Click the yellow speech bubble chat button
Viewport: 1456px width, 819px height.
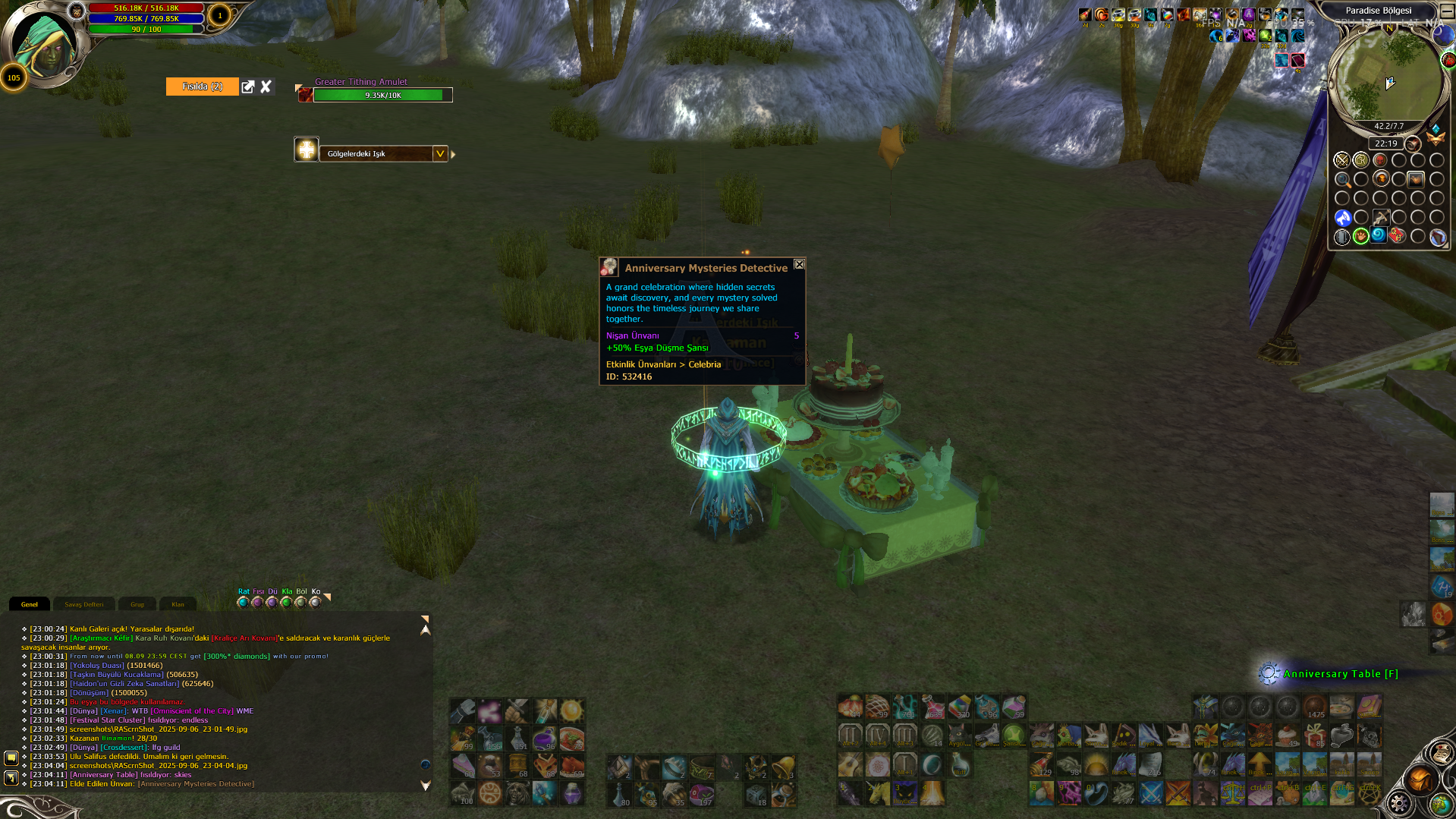point(11,758)
